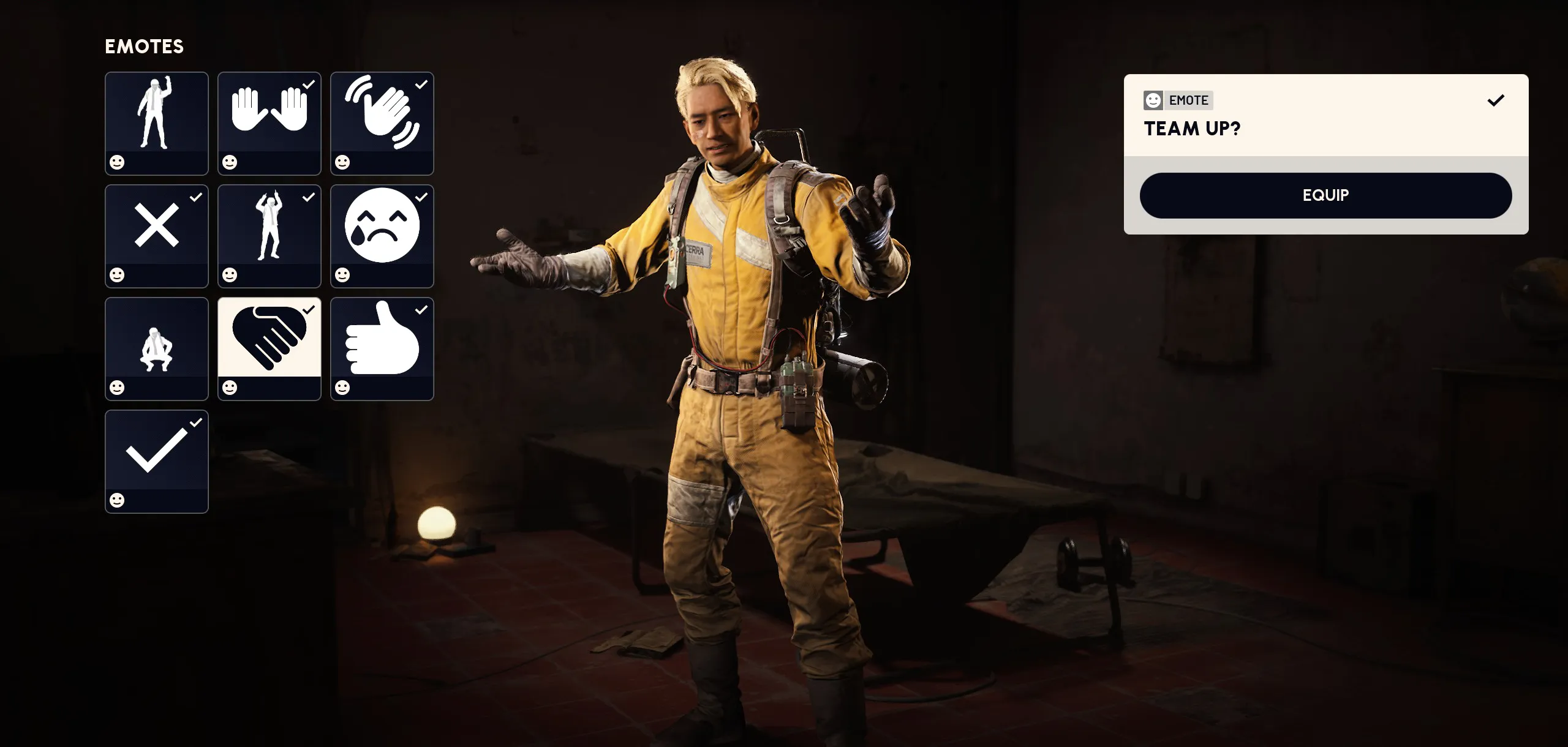Click the EMOTES heading

145,46
